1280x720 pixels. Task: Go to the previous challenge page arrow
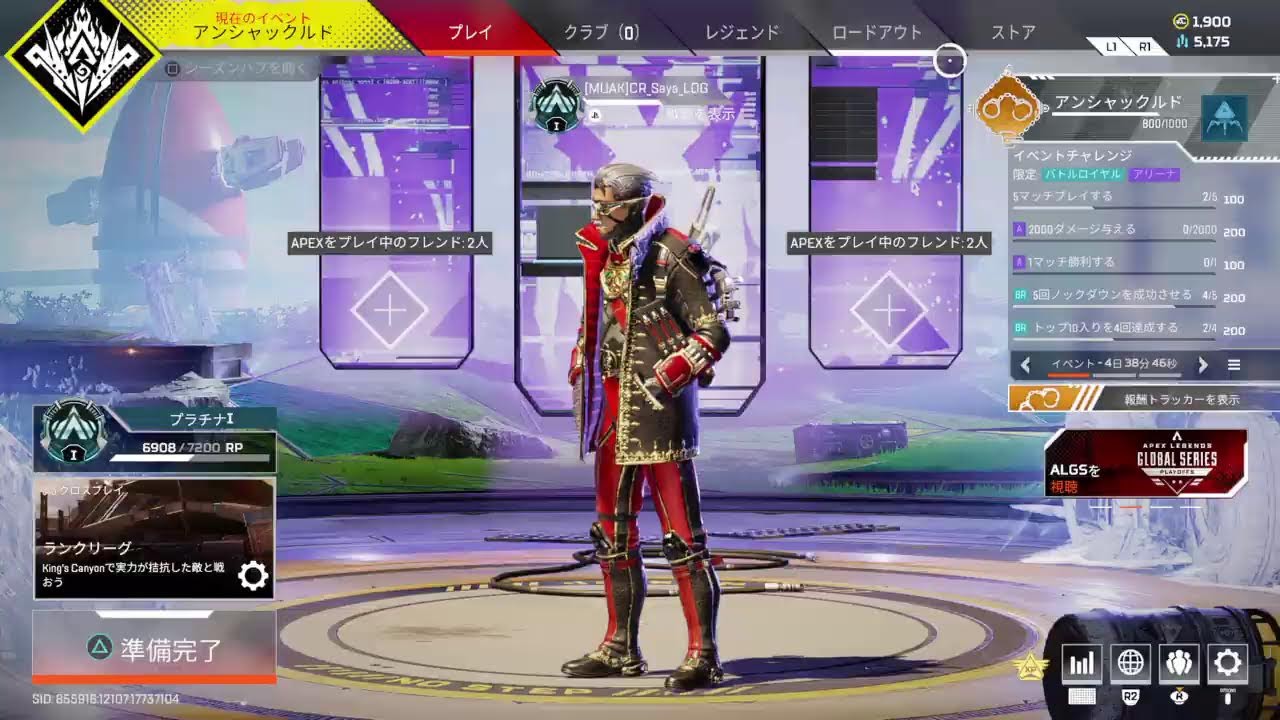tap(1025, 365)
